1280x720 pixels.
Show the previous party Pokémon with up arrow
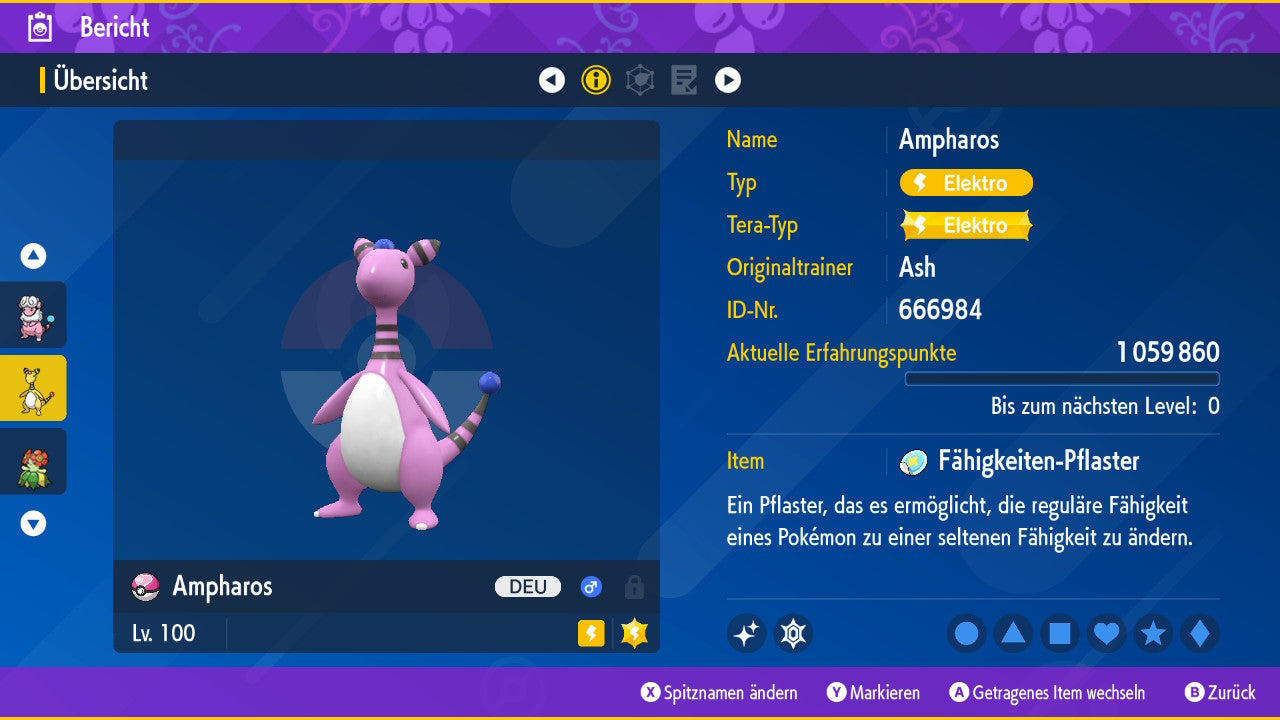pos(33,256)
